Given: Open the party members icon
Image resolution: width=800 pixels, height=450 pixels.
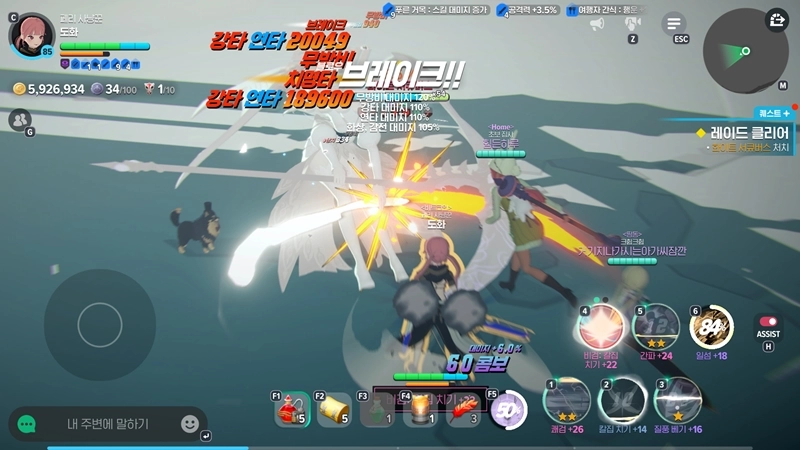Looking at the screenshot, I should (x=19, y=120).
